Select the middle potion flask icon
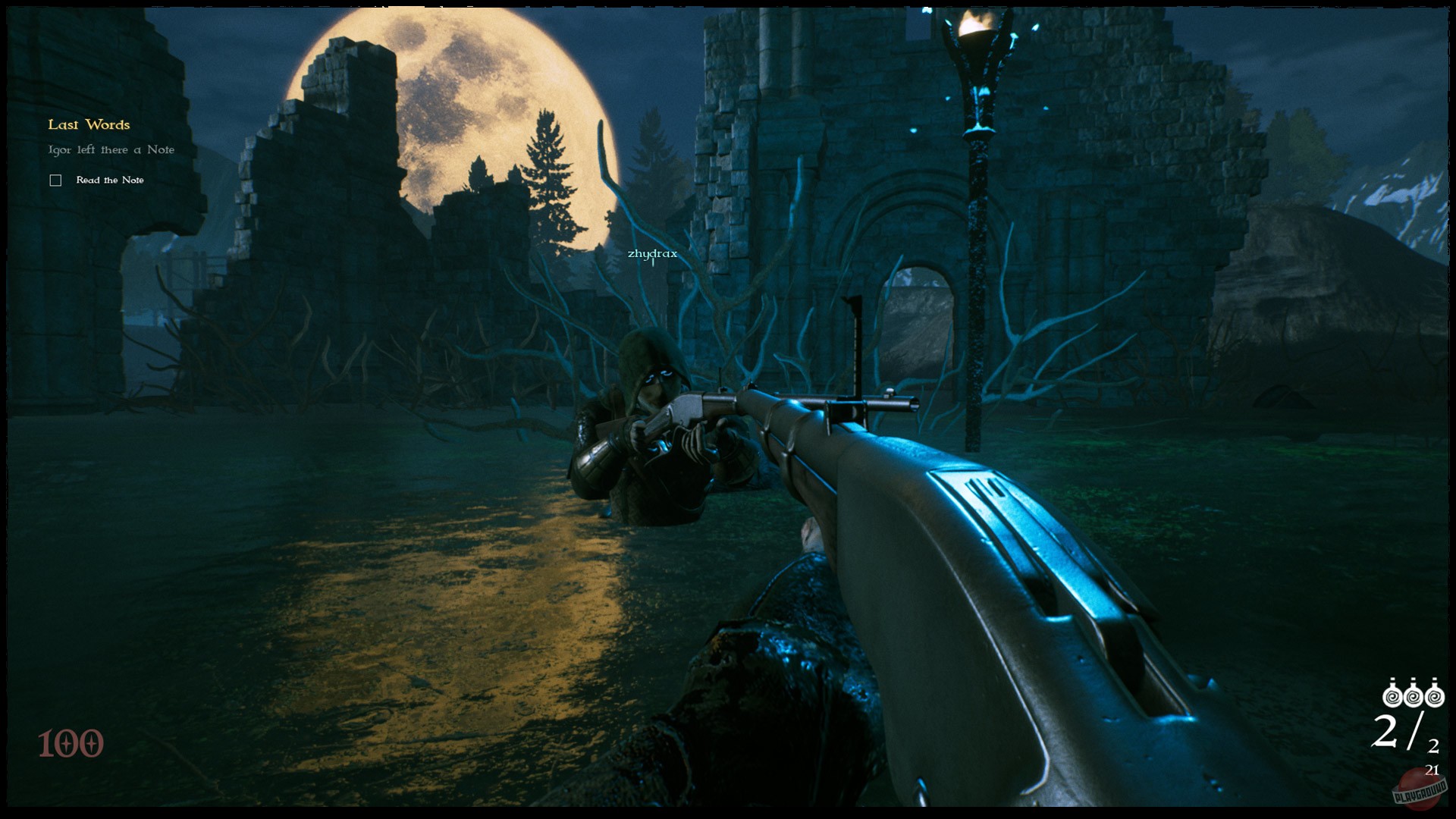 1414,695
